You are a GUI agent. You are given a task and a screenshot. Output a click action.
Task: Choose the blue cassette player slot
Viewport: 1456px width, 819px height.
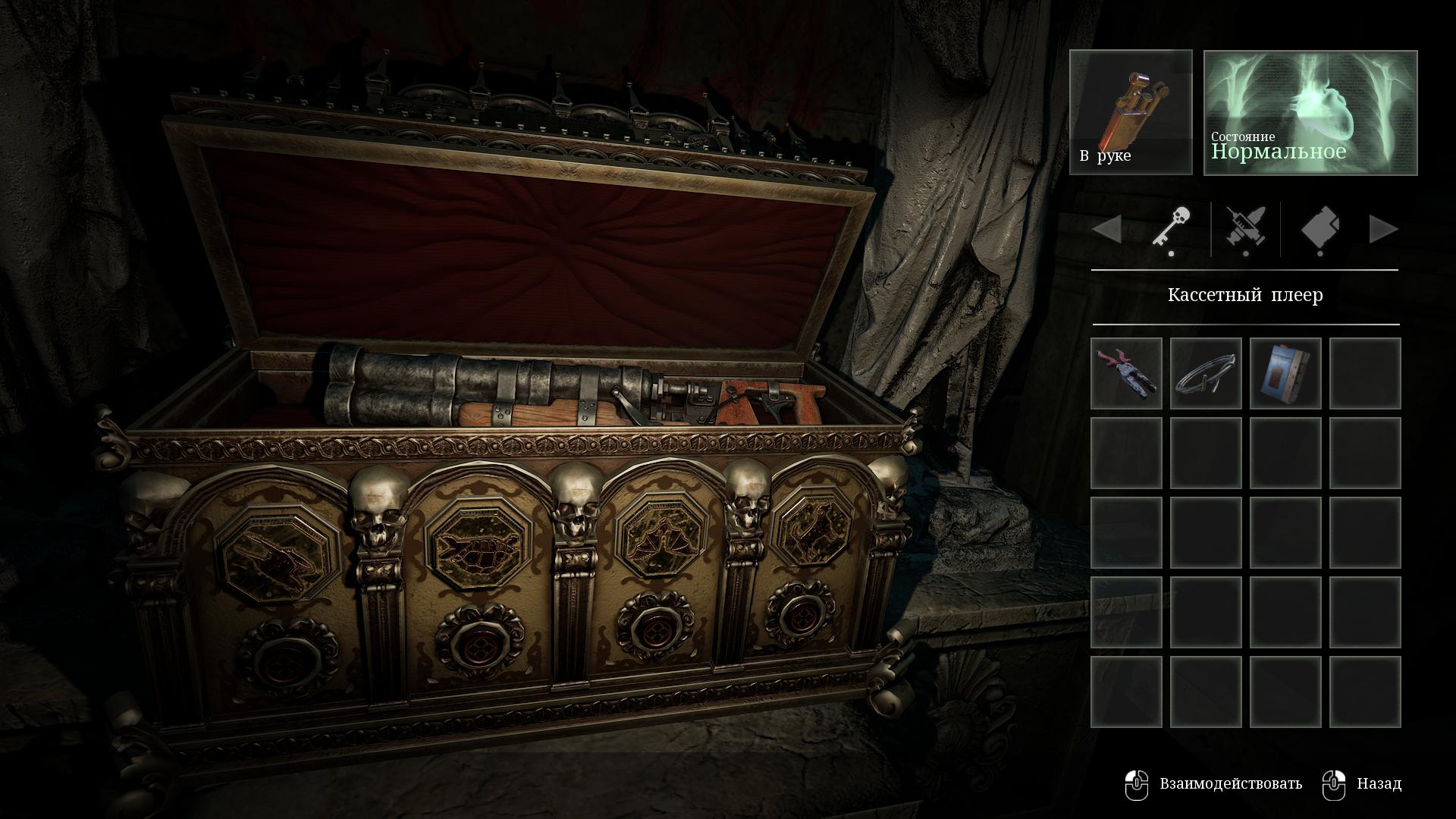pyautogui.click(x=1285, y=373)
